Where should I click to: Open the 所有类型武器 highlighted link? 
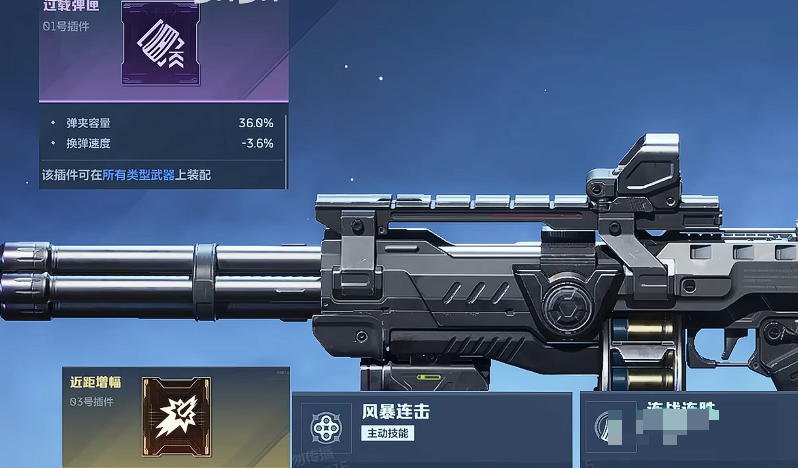pyautogui.click(x=139, y=175)
